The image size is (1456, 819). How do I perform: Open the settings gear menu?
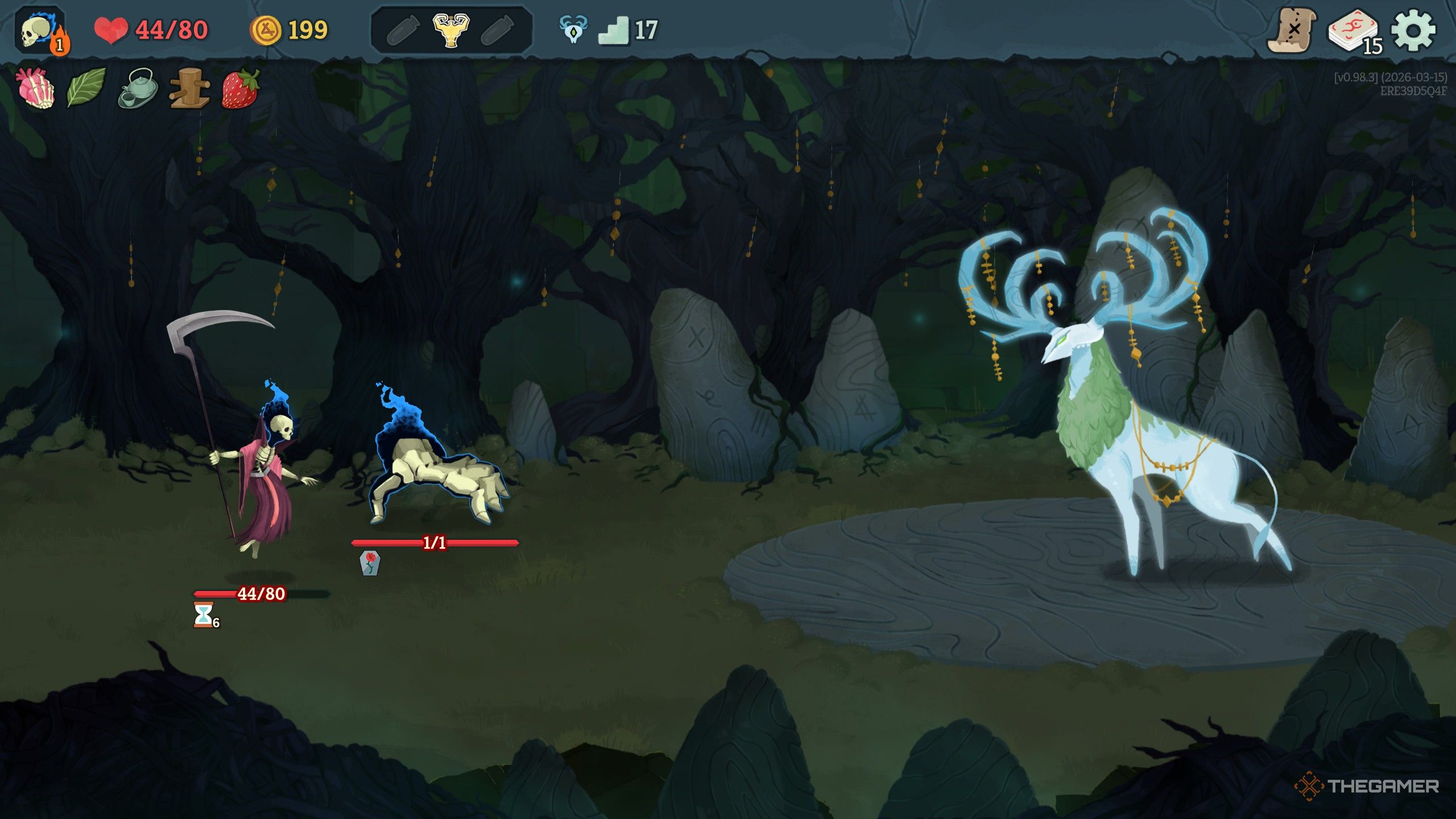point(1413,30)
